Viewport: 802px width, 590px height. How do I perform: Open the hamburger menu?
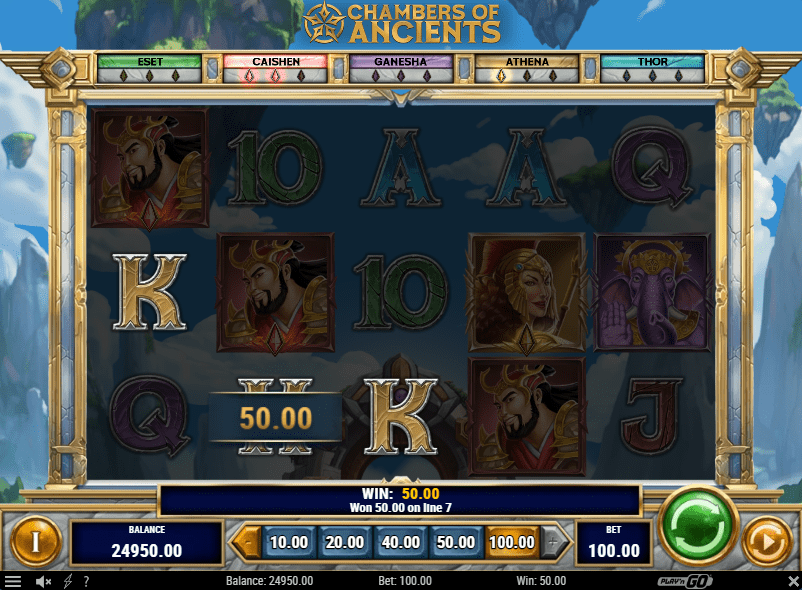13,581
